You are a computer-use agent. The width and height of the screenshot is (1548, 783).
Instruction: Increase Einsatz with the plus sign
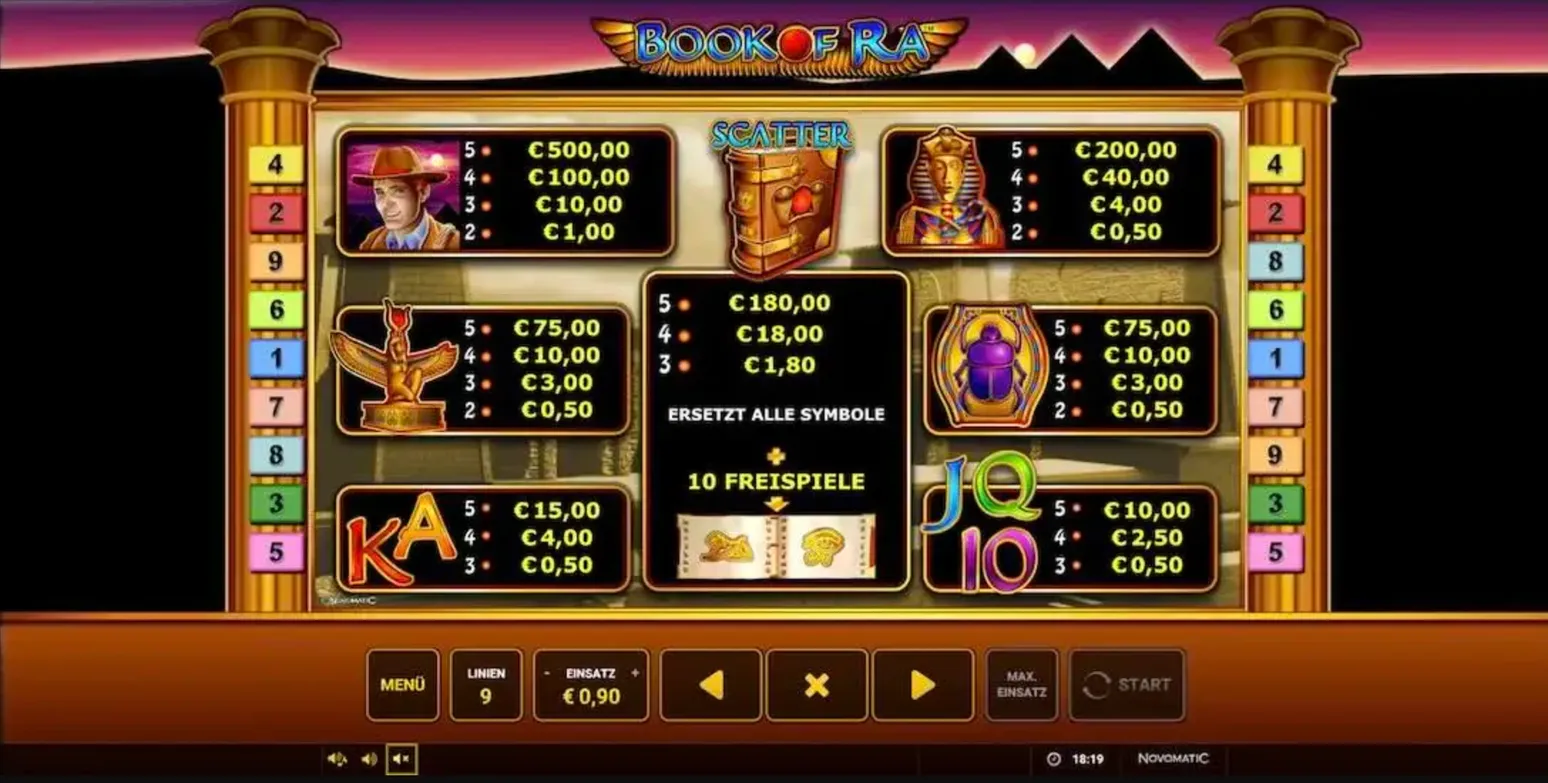click(634, 673)
